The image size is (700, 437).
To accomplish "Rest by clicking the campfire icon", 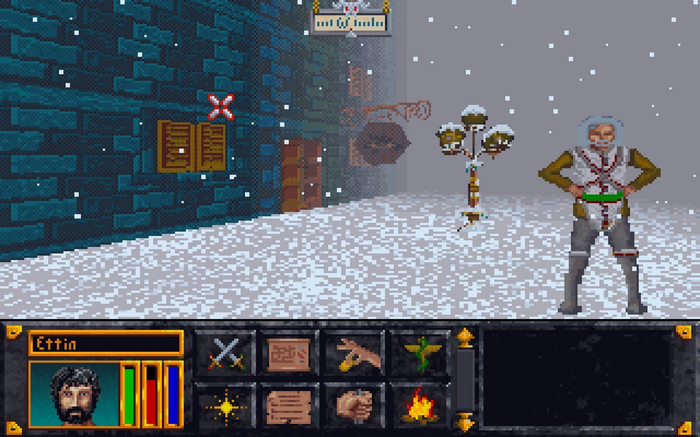I will tap(417, 404).
